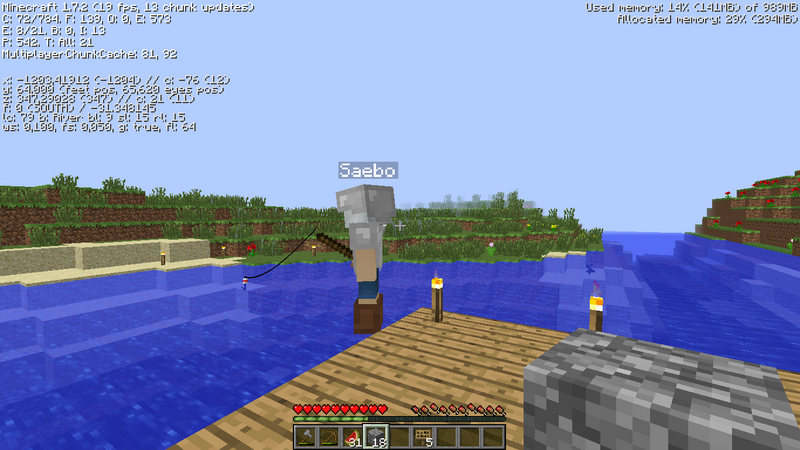
Task: Select the cobblestone stack of 18
Action: pyautogui.click(x=376, y=437)
